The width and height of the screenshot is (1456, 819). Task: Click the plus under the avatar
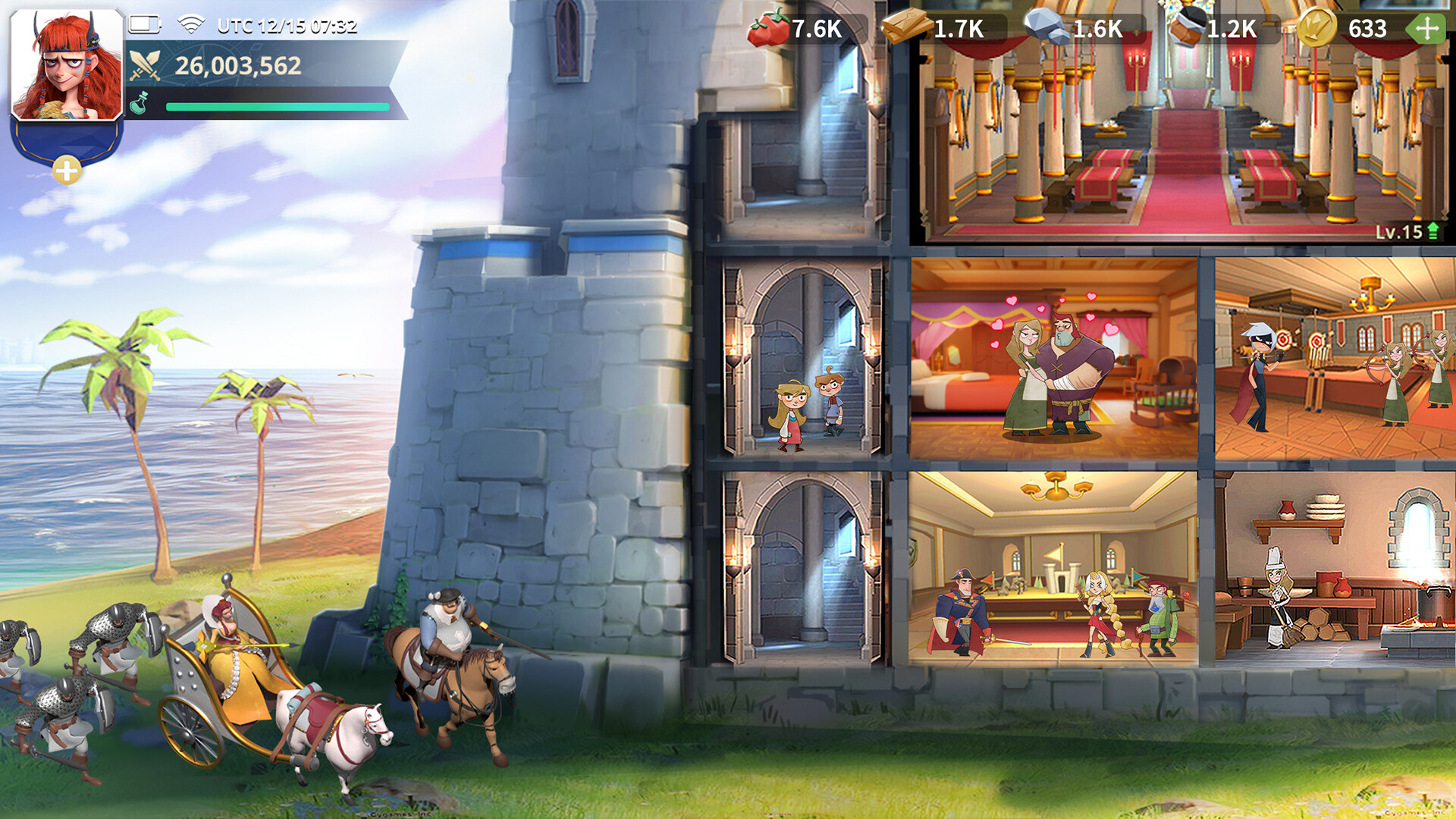(67, 170)
